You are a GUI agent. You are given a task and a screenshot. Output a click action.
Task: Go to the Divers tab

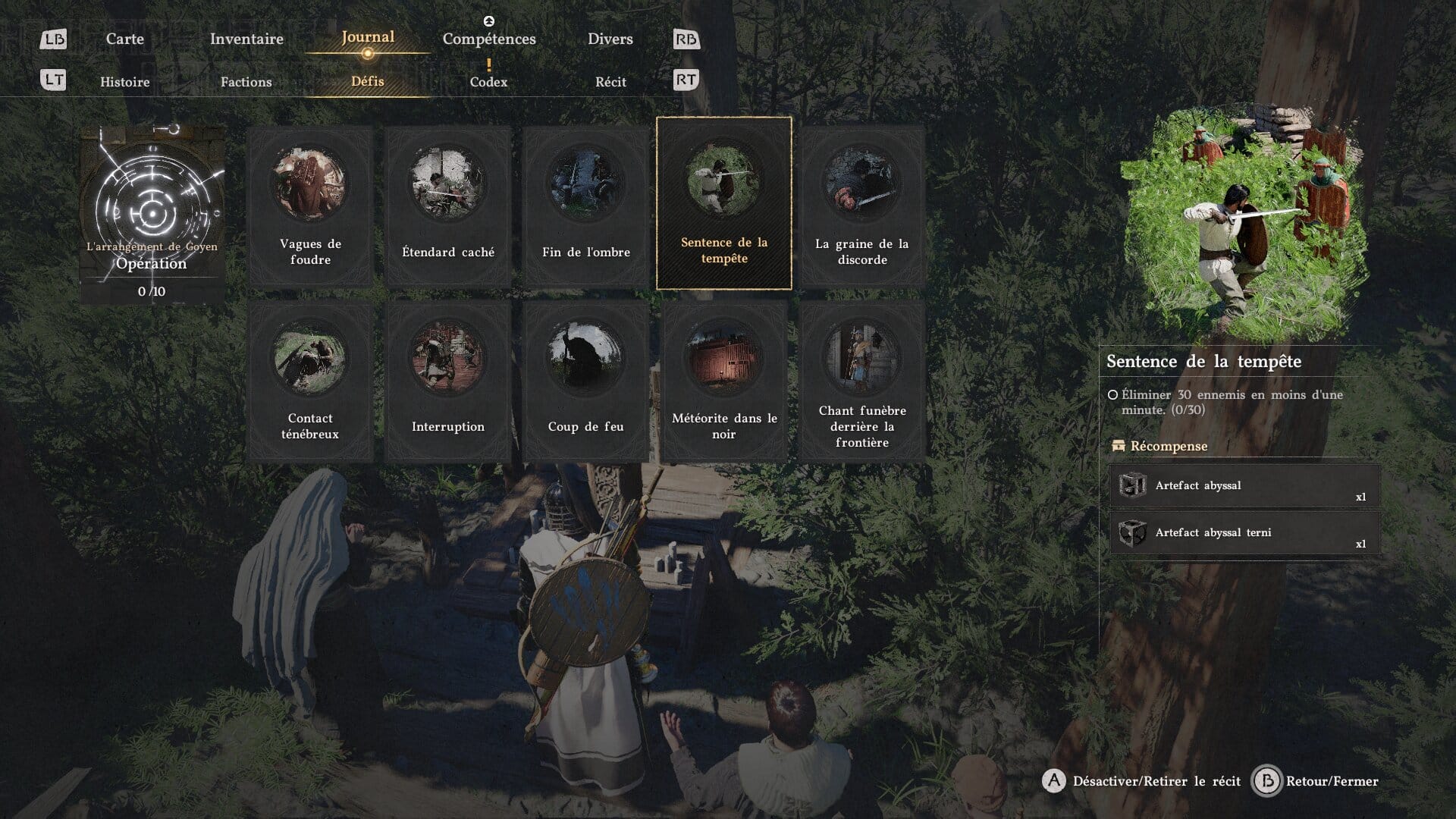pyautogui.click(x=610, y=39)
